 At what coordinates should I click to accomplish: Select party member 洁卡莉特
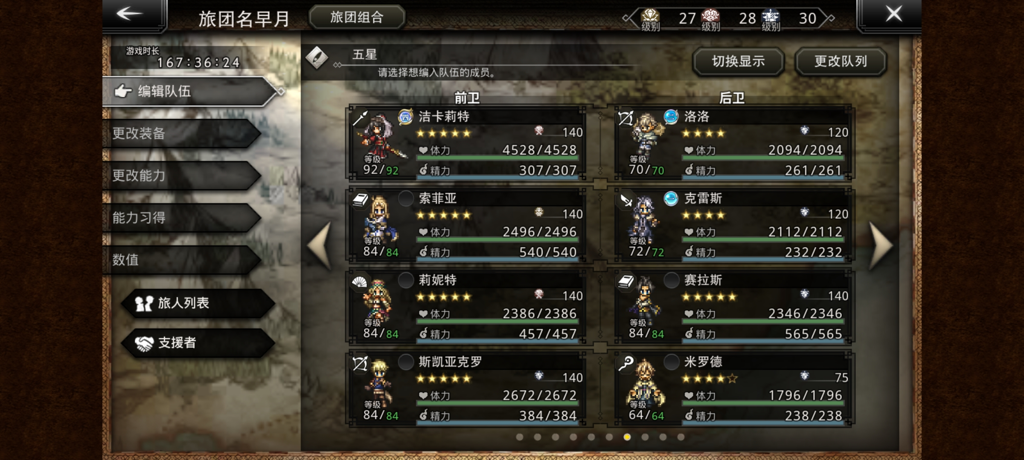pos(466,144)
